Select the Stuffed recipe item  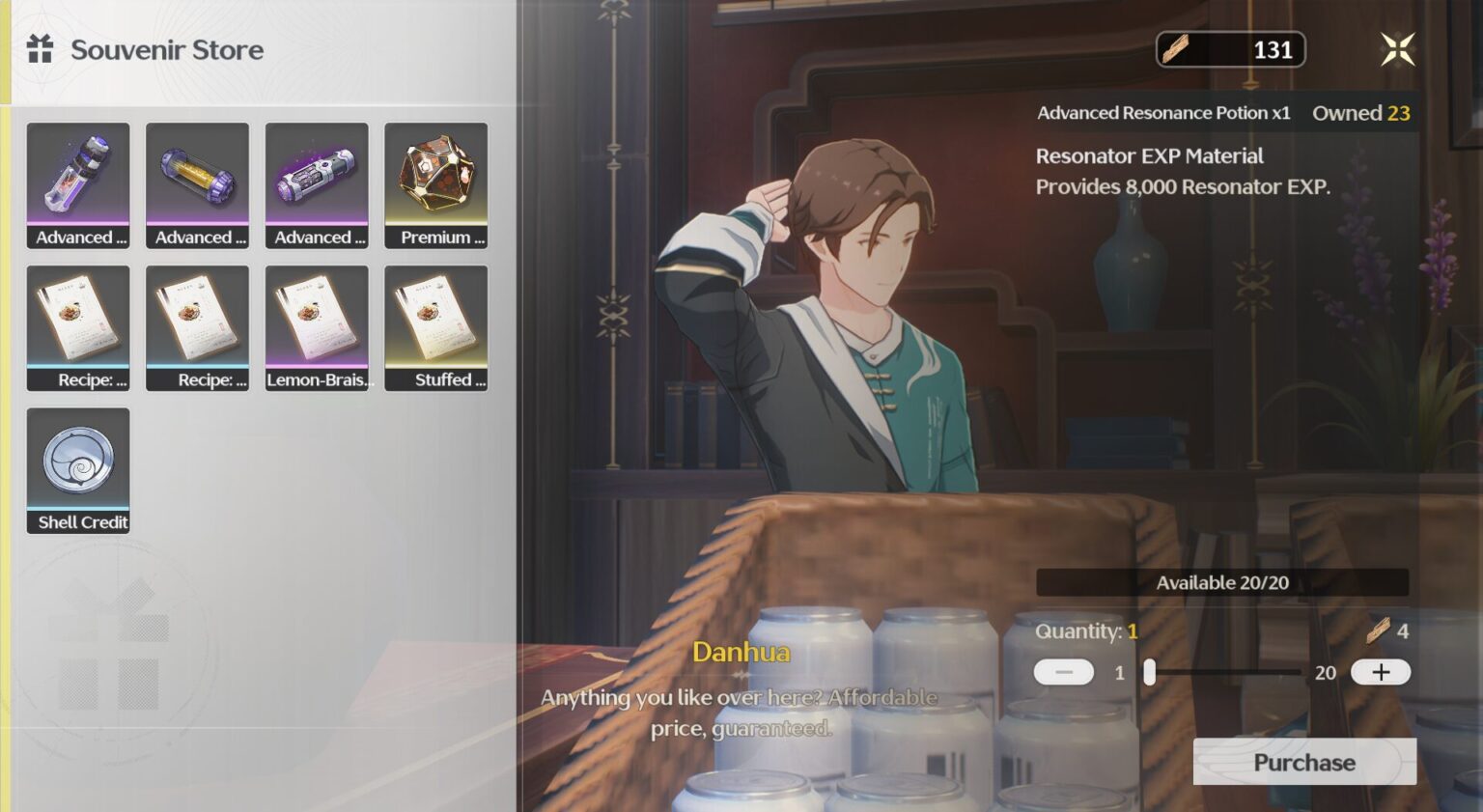point(436,327)
